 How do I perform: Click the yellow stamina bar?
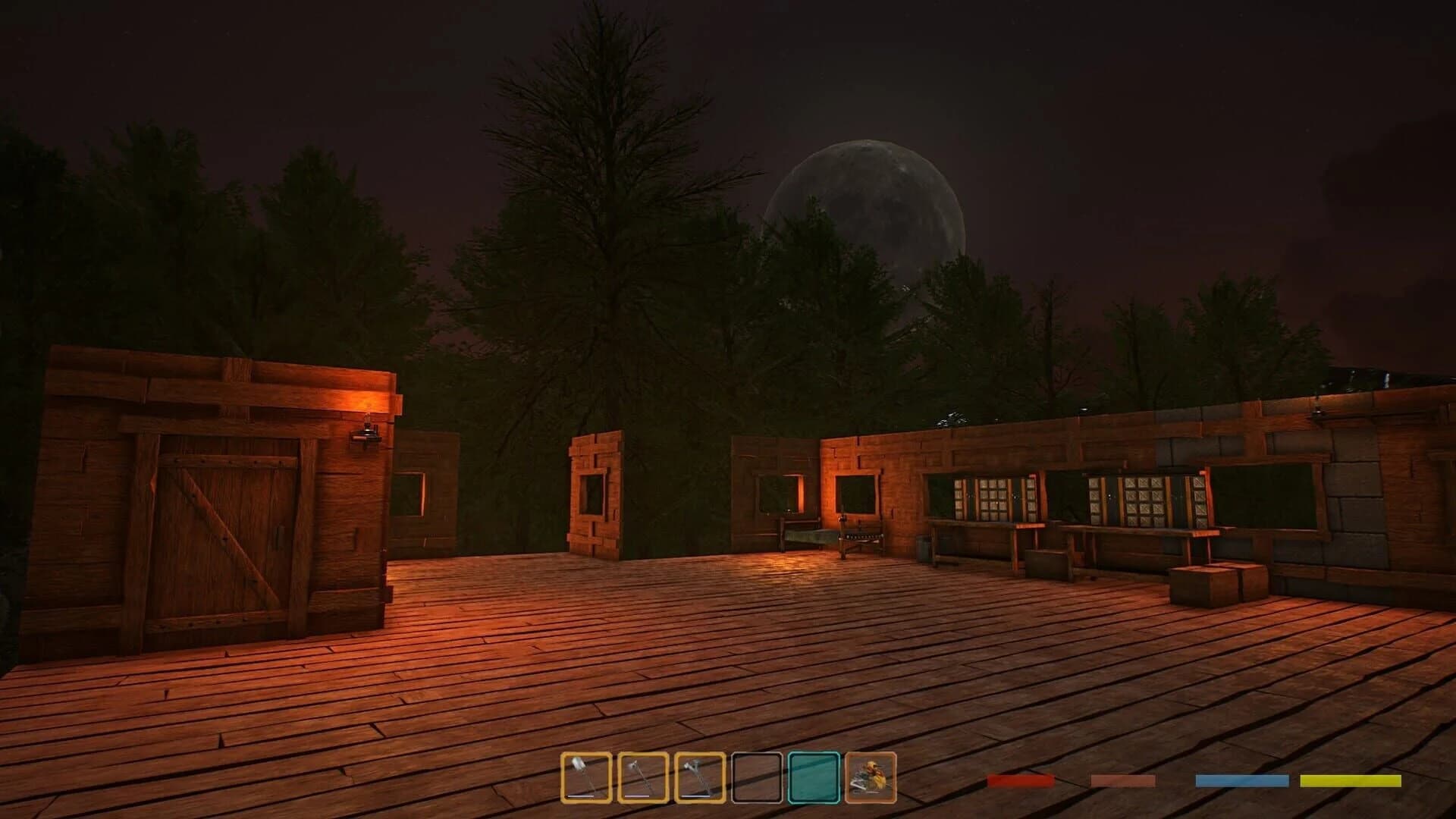[x=1351, y=780]
